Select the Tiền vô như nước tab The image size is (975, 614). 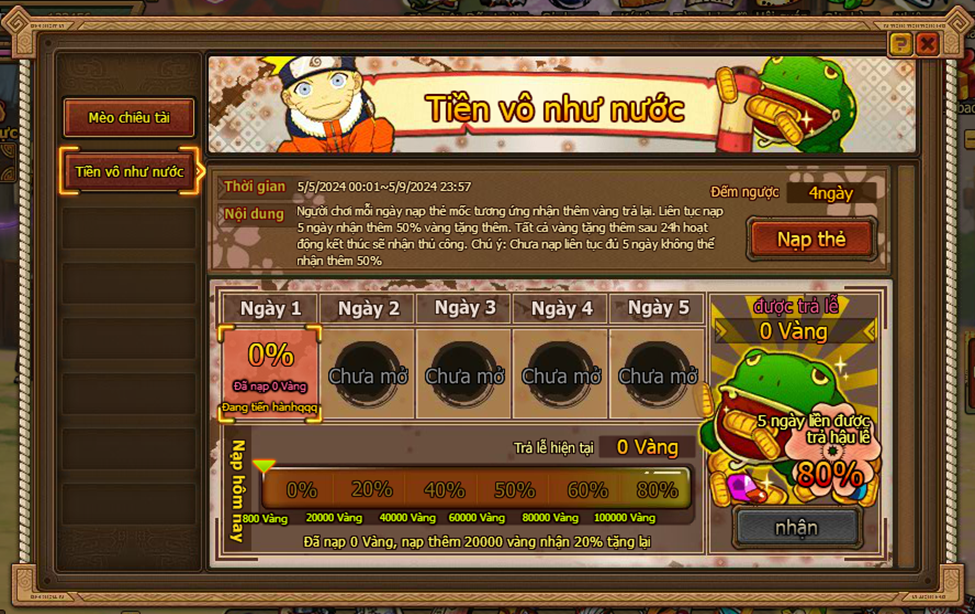point(129,172)
